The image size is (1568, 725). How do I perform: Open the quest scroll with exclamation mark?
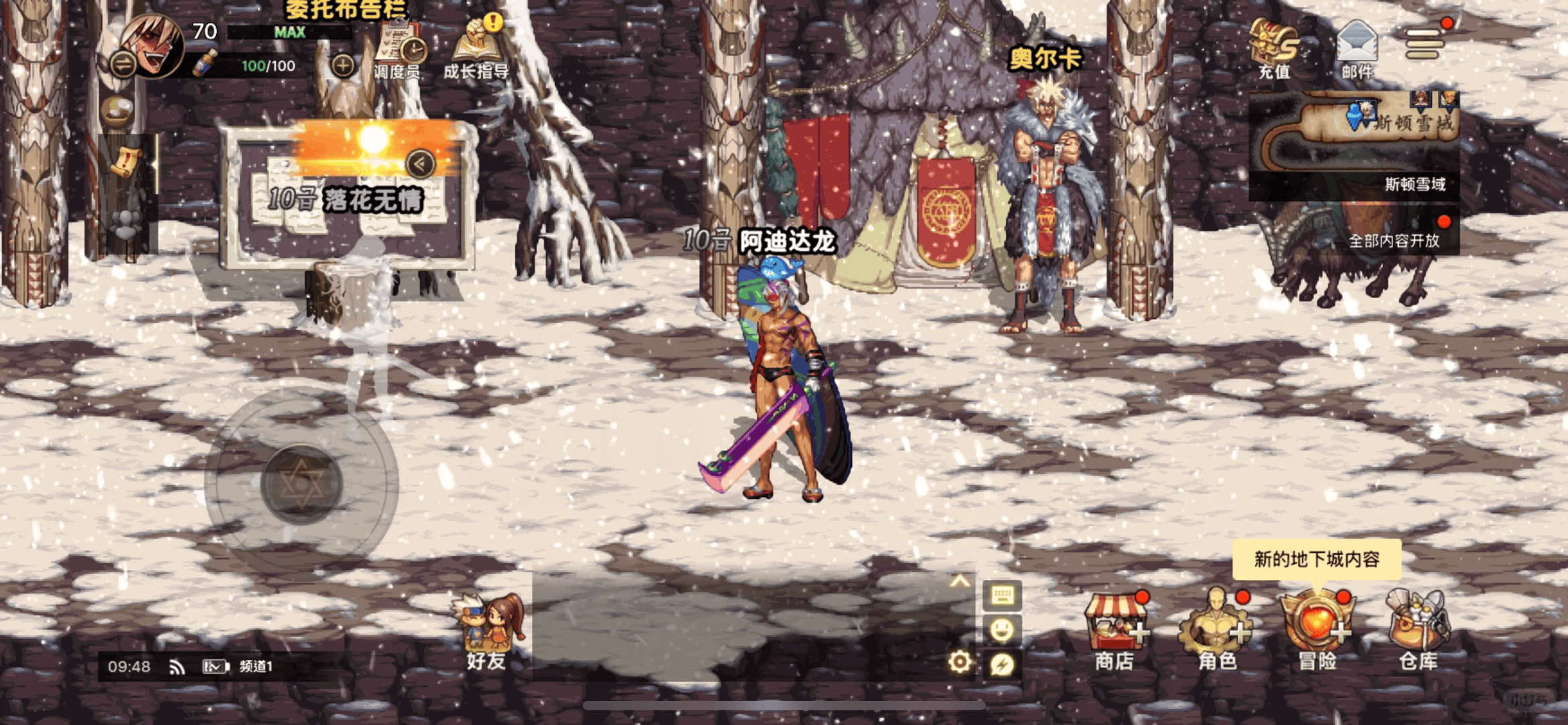pyautogui.click(x=123, y=162)
